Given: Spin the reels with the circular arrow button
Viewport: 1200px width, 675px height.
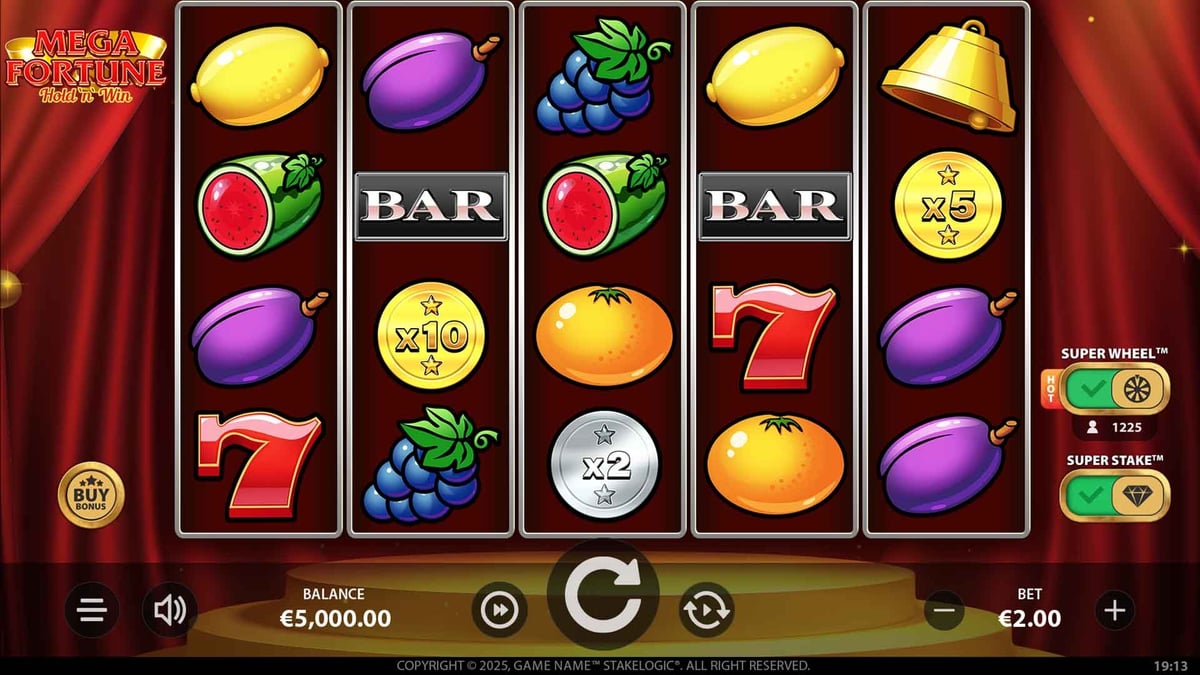Looking at the screenshot, I should [x=603, y=596].
